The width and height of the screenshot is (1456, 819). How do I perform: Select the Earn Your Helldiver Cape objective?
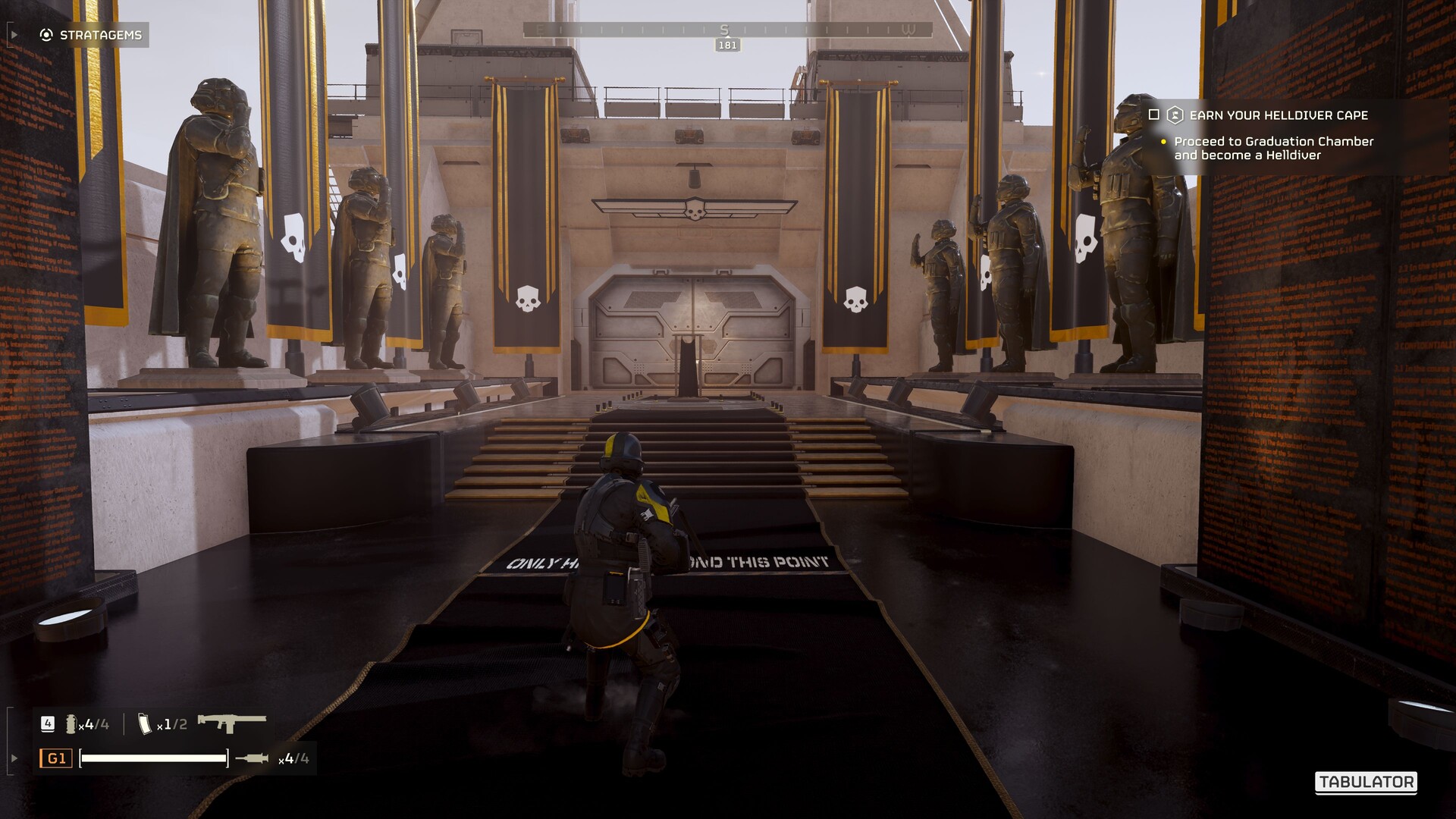pos(1279,115)
